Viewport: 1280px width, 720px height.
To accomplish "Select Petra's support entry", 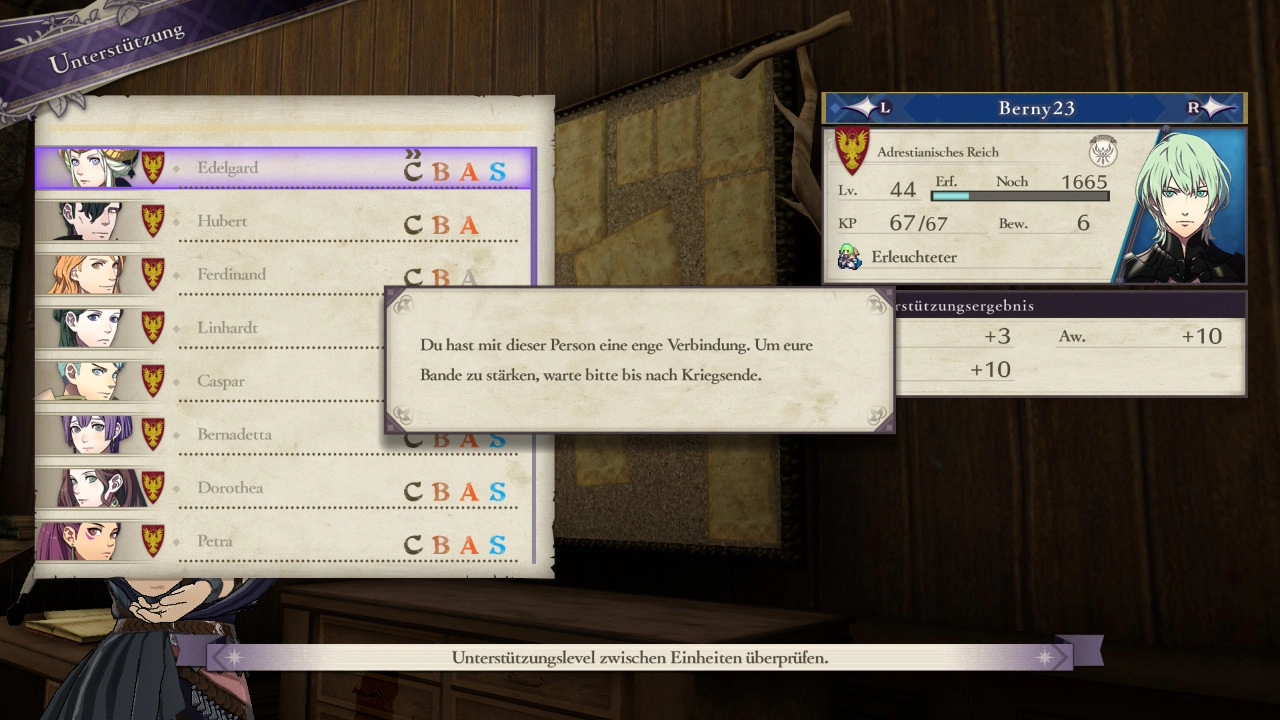I will [285, 542].
